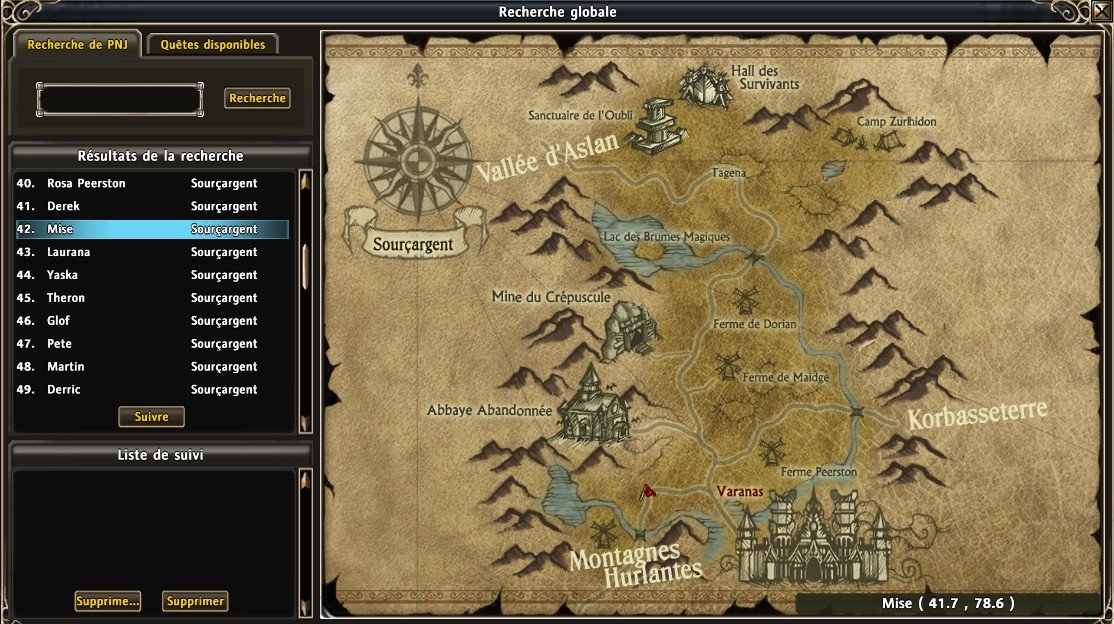1114x624 pixels.
Task: Click the search results scrollbar handle
Action: [x=305, y=265]
